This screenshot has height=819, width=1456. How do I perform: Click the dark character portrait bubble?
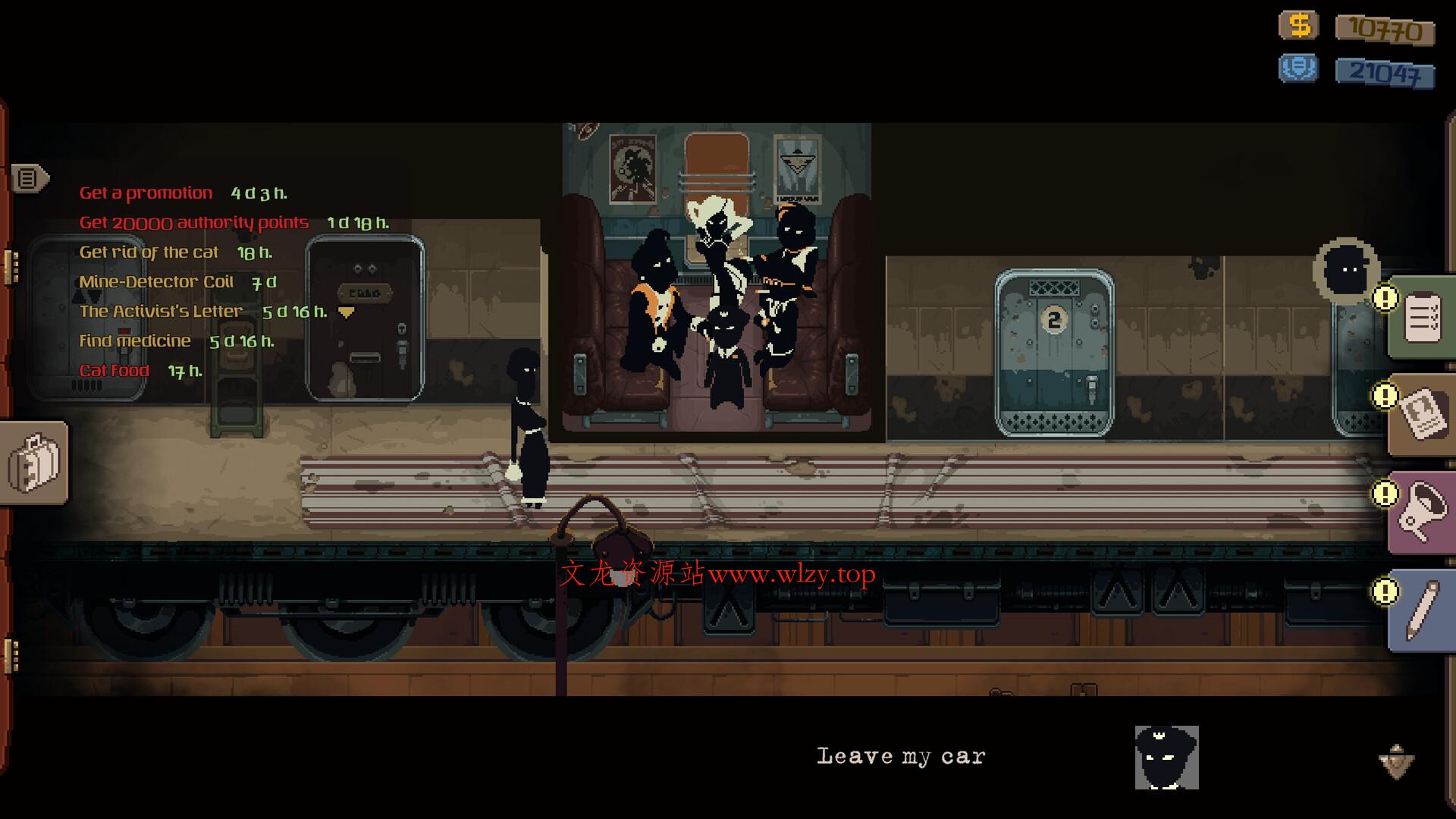point(1347,271)
